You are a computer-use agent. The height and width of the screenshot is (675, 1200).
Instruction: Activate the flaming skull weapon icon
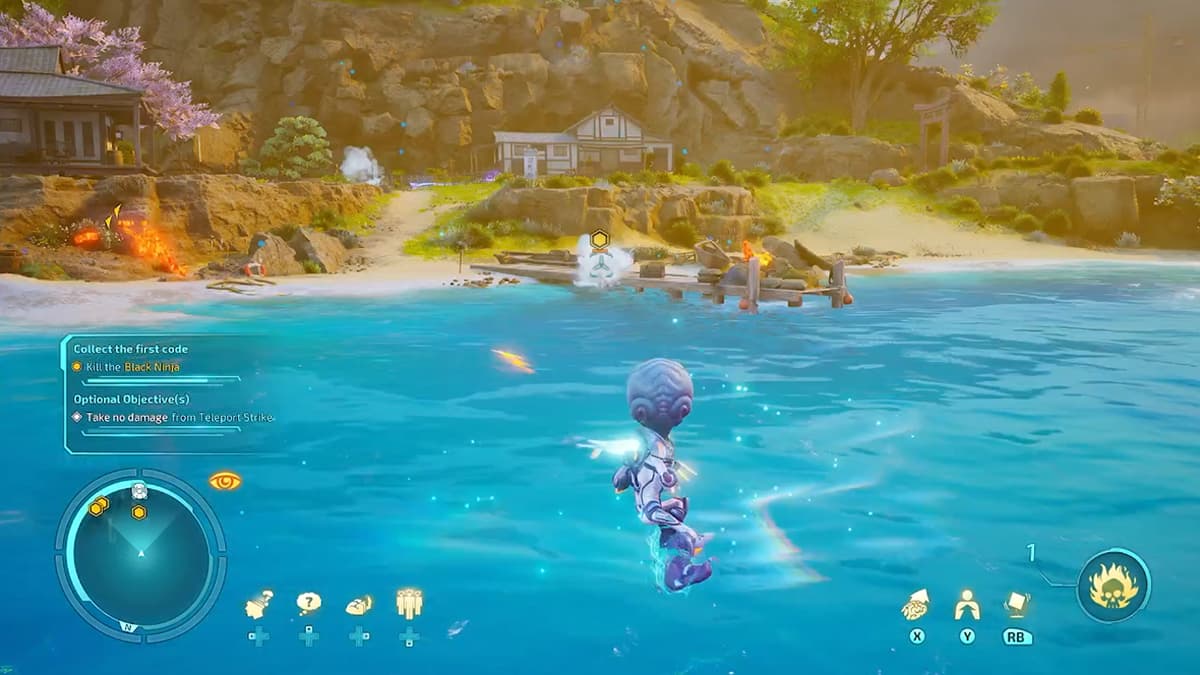coord(1113,586)
